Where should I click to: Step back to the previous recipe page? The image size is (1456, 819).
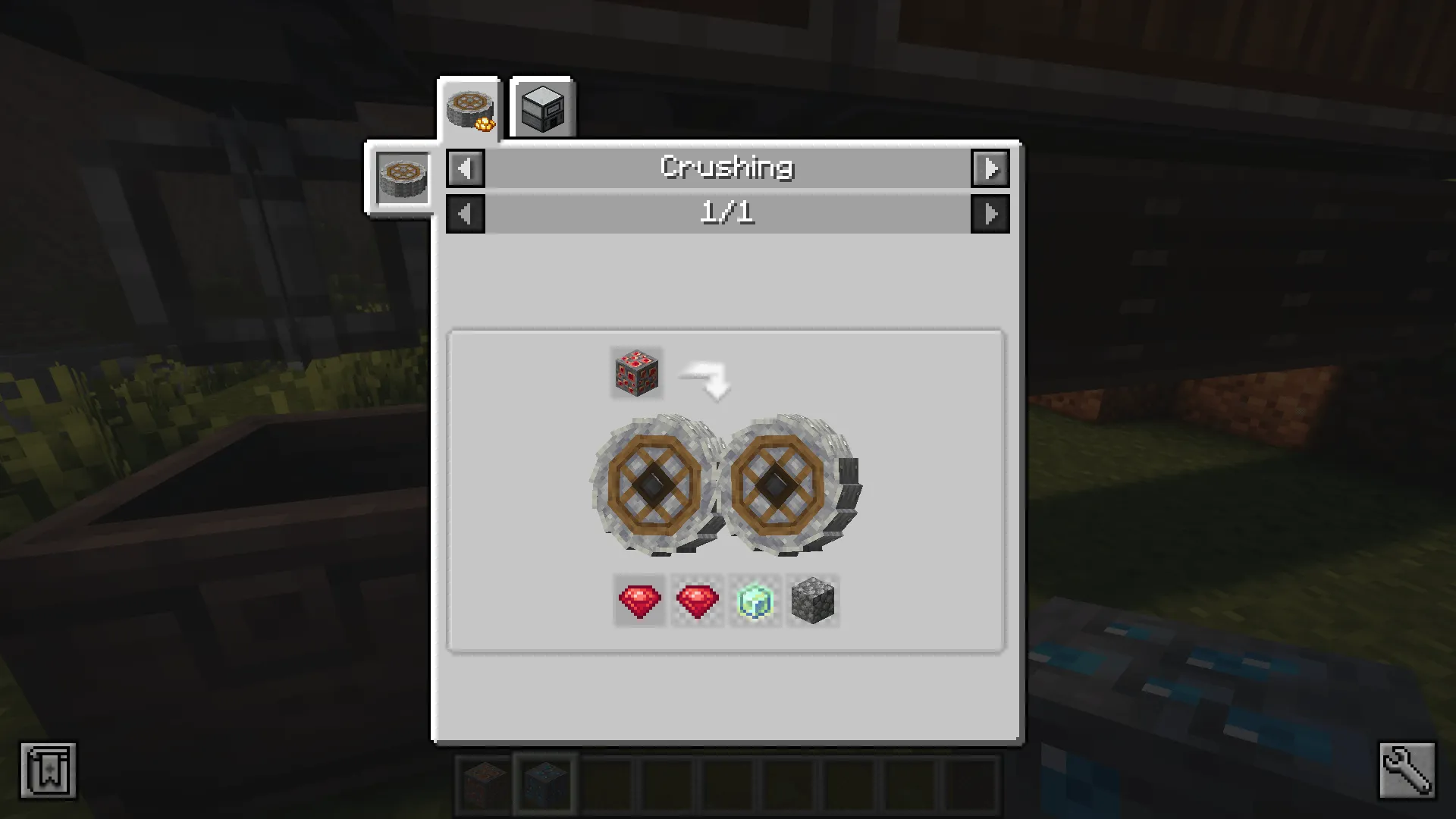pyautogui.click(x=465, y=213)
